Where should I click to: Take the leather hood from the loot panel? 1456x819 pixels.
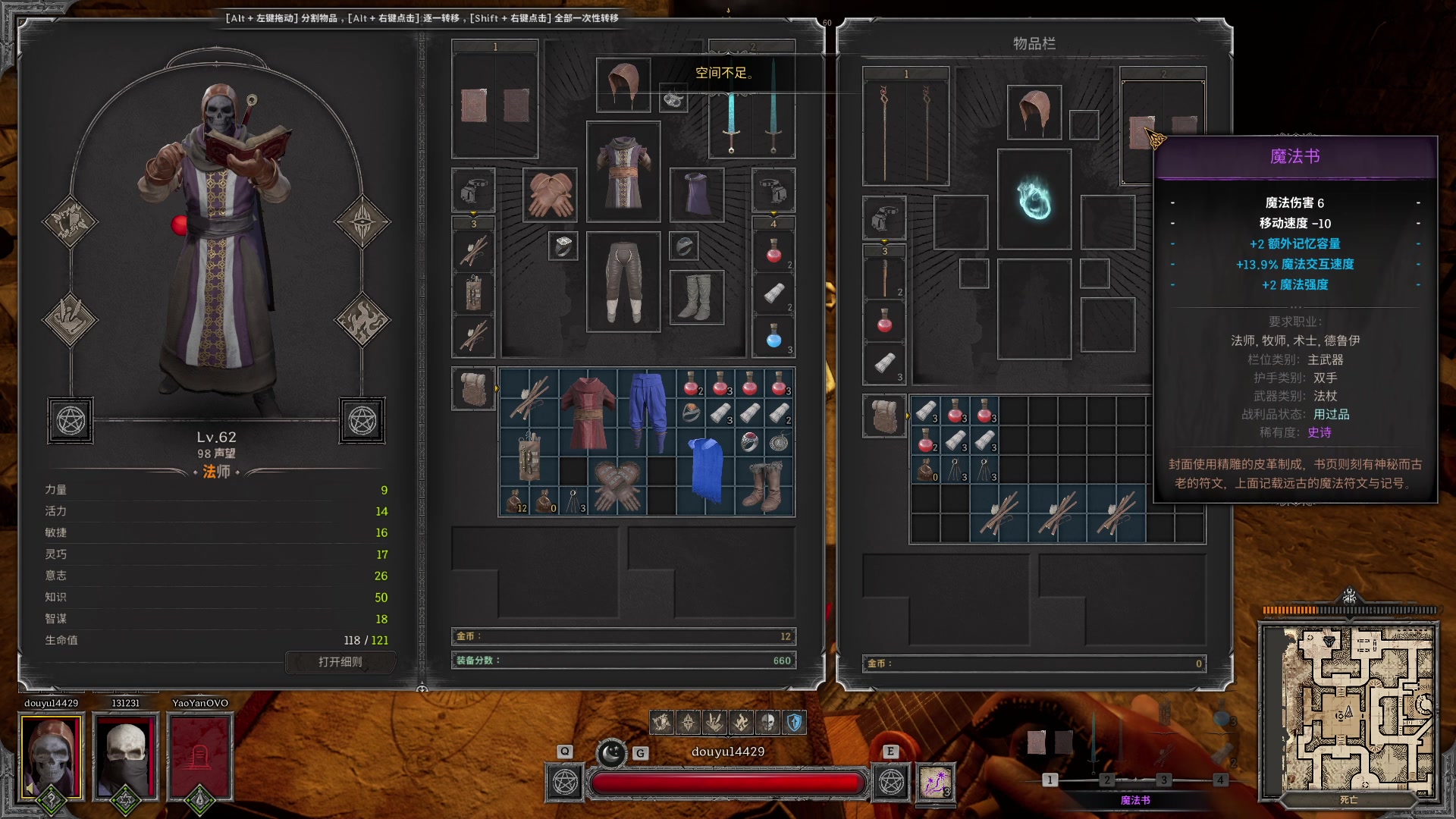coord(1034,112)
